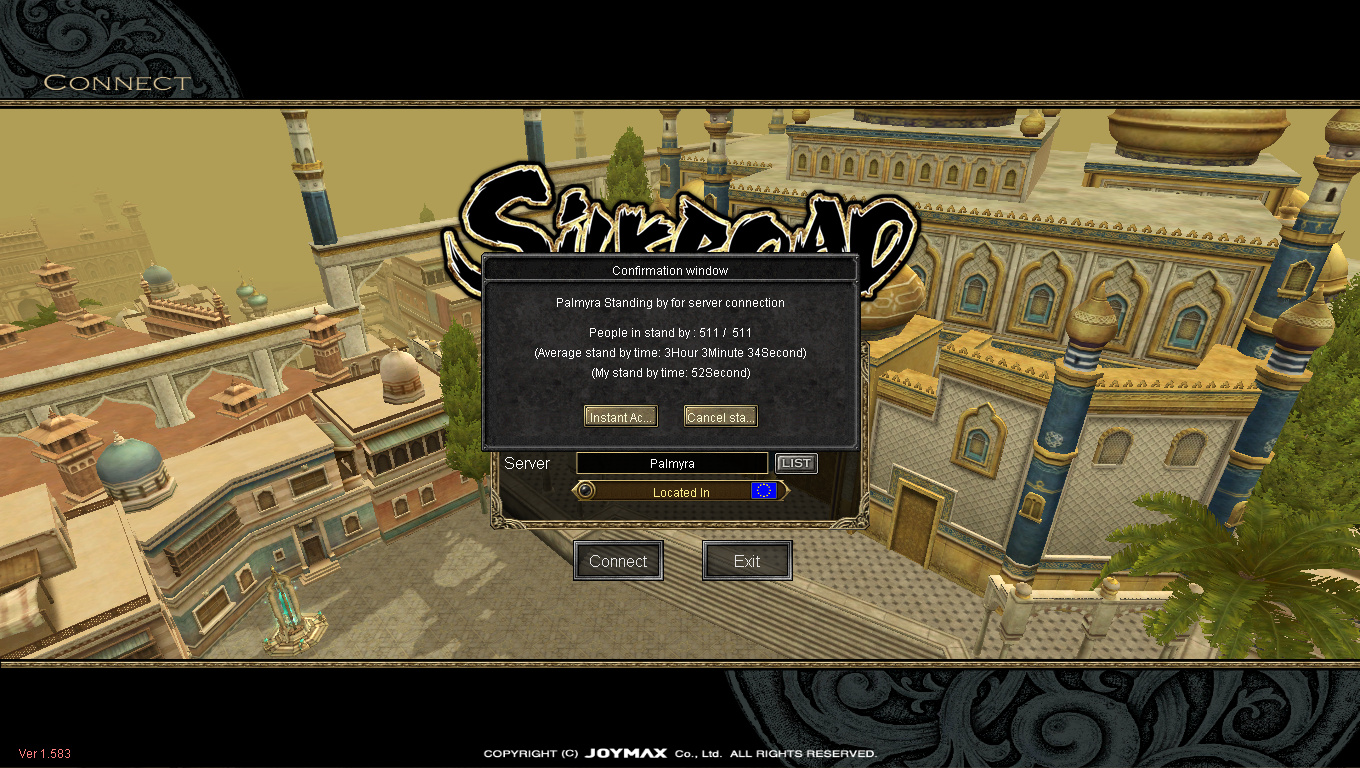Cancel standing by for server
The height and width of the screenshot is (768, 1360).
pyautogui.click(x=720, y=417)
